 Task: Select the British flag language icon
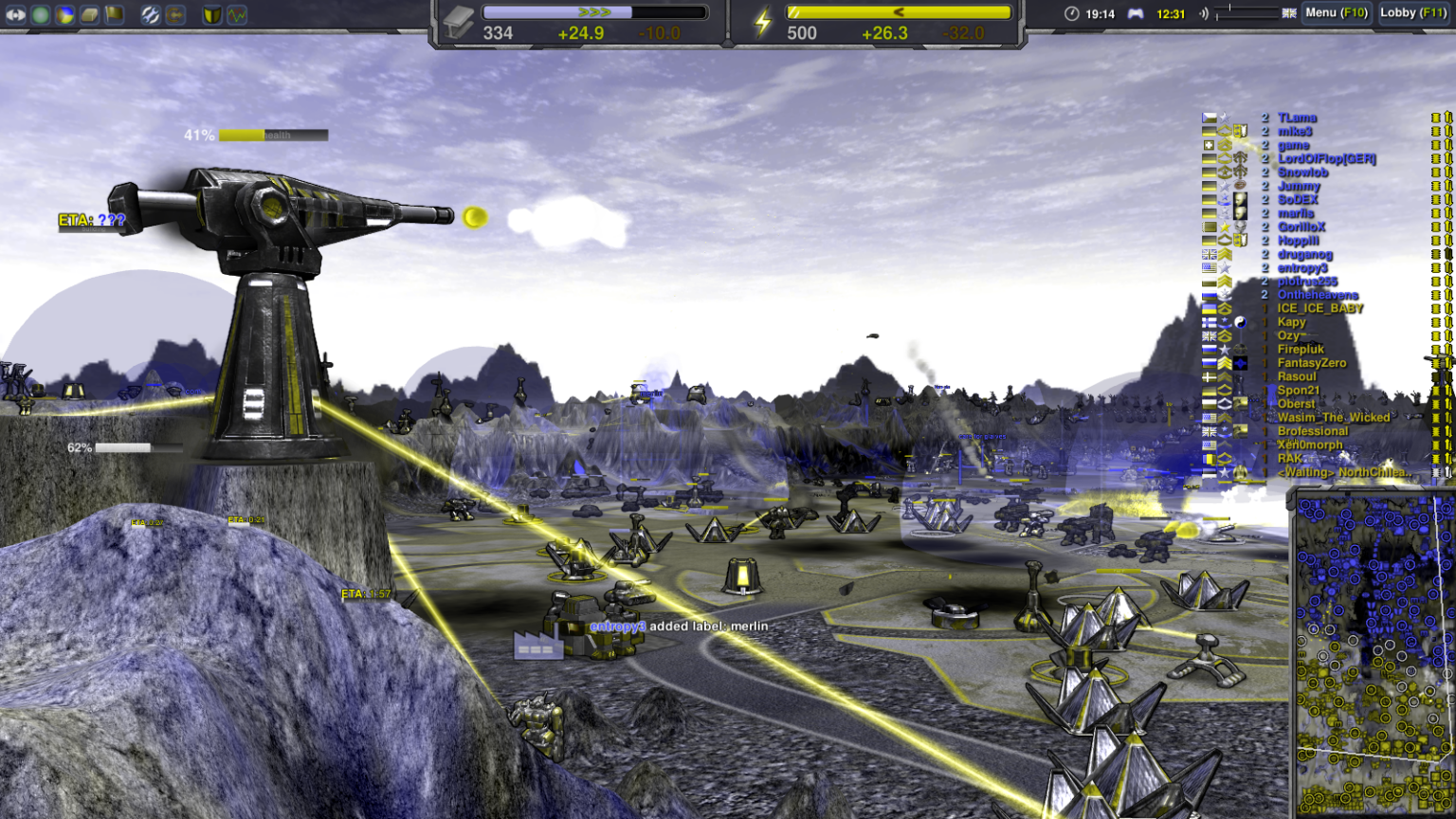(1290, 13)
